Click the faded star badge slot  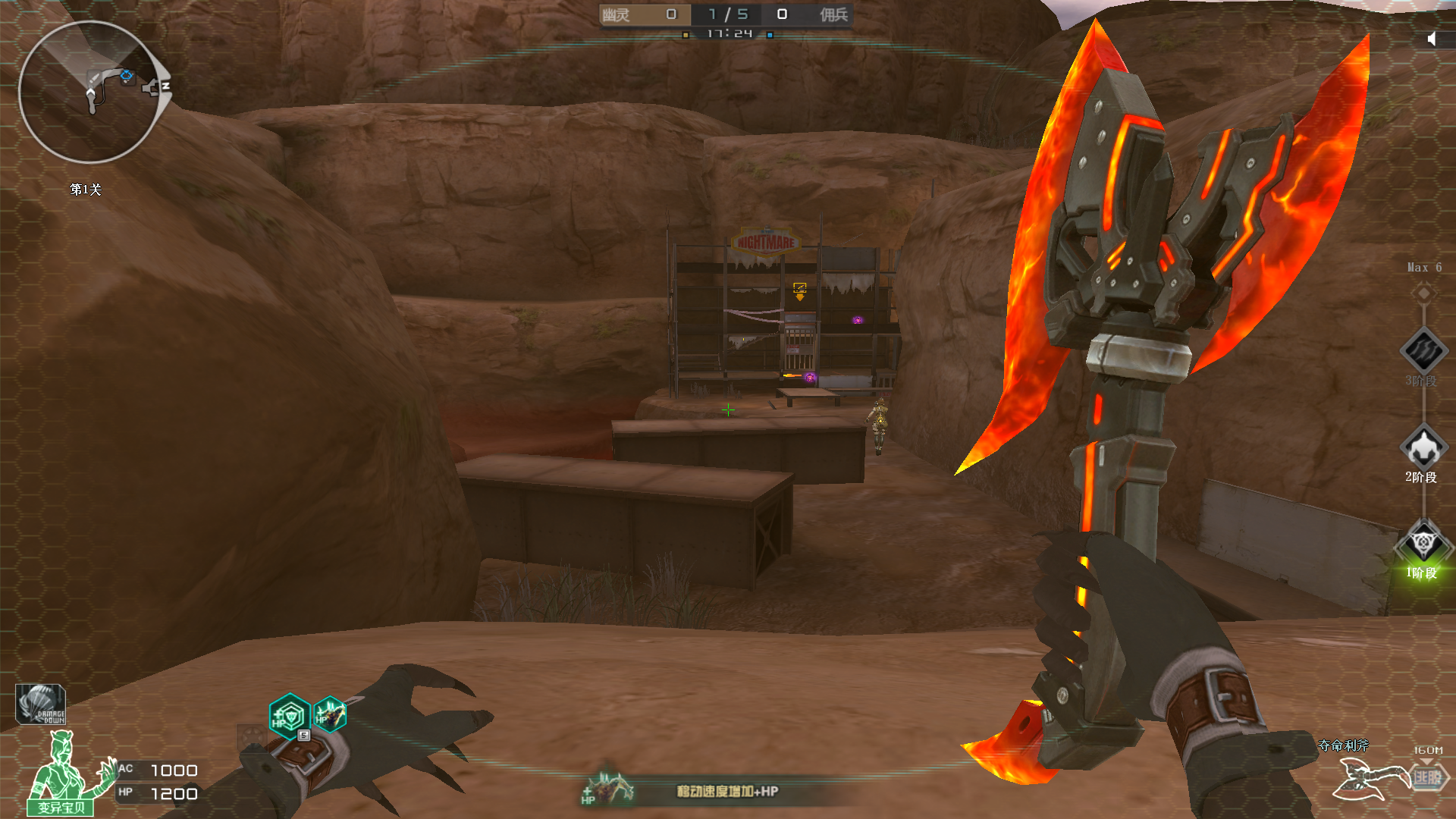point(252,736)
